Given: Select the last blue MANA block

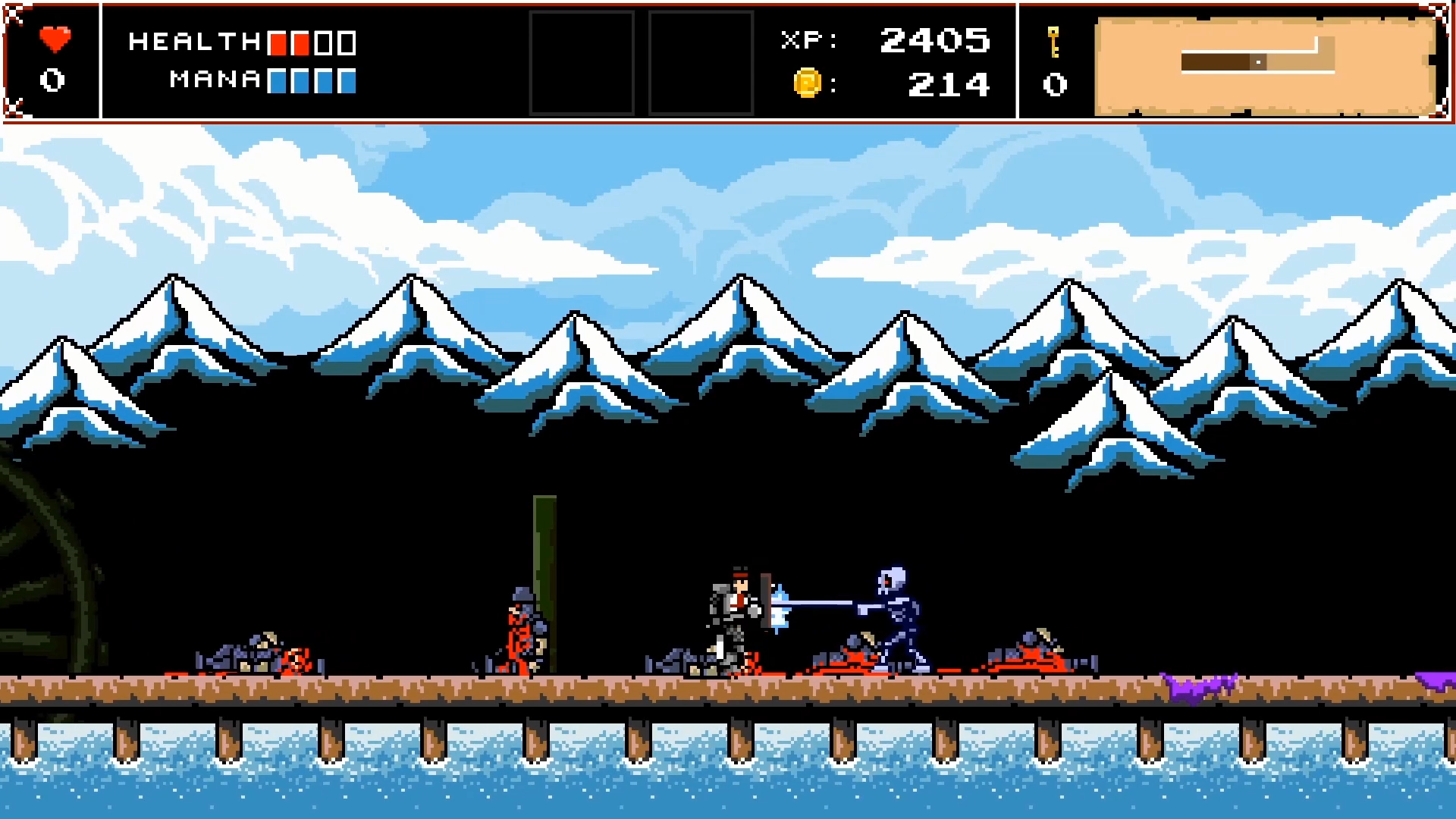Looking at the screenshot, I should pyautogui.click(x=345, y=80).
